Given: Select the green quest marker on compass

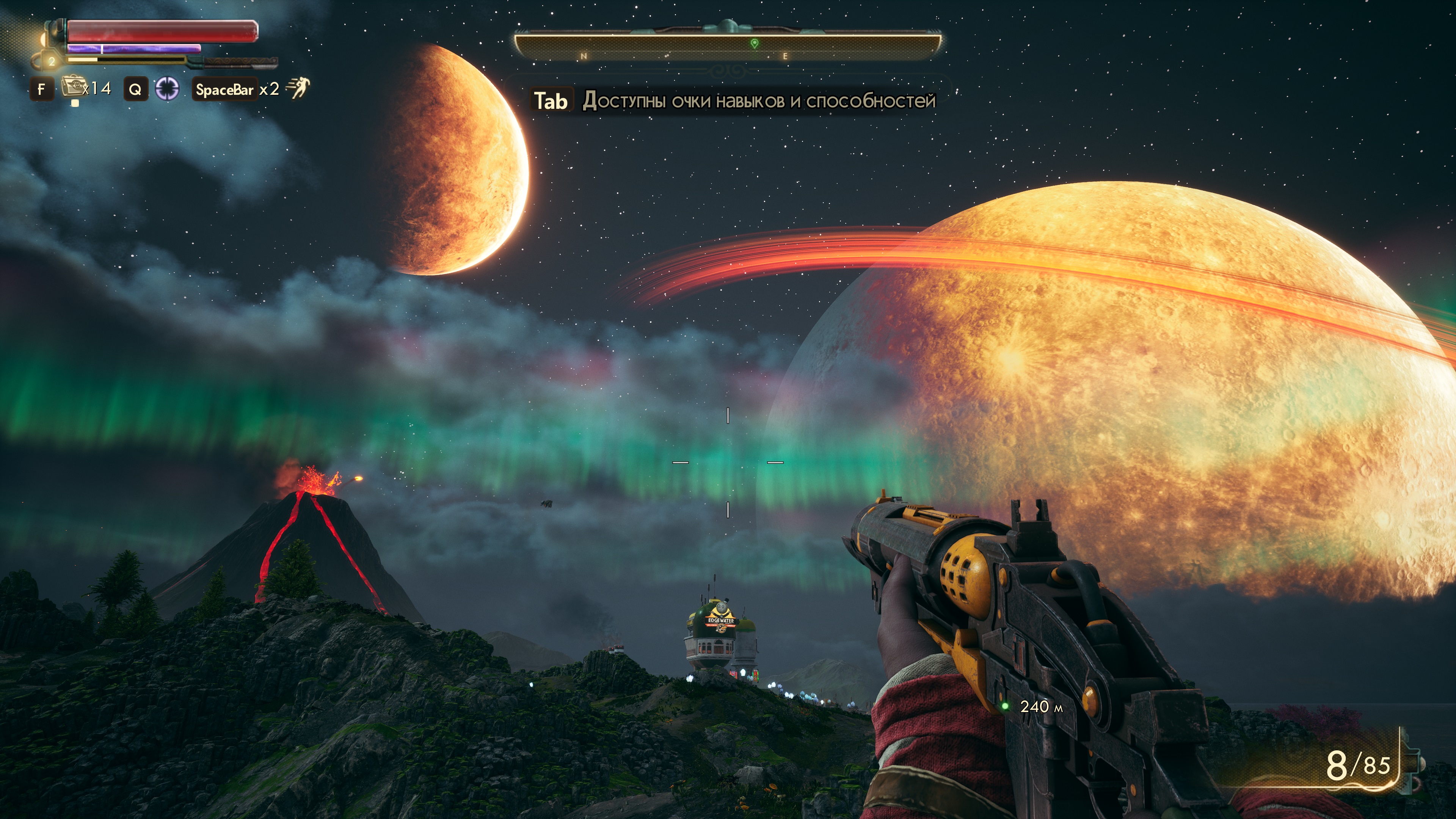Looking at the screenshot, I should pyautogui.click(x=755, y=44).
